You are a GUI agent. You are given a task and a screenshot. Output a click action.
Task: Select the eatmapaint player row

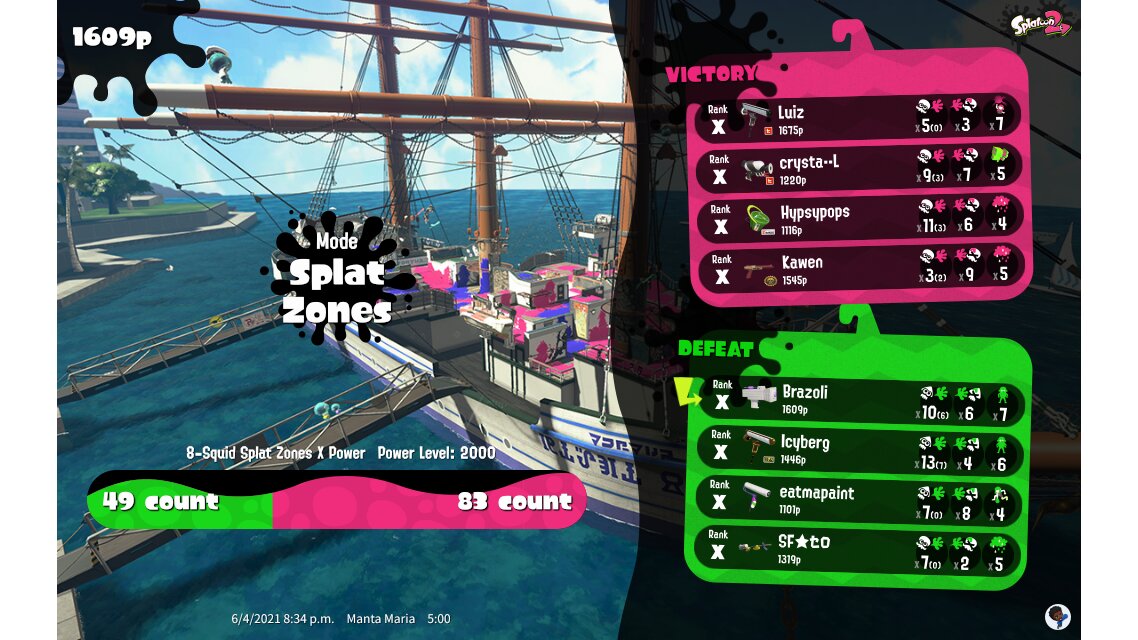click(858, 500)
